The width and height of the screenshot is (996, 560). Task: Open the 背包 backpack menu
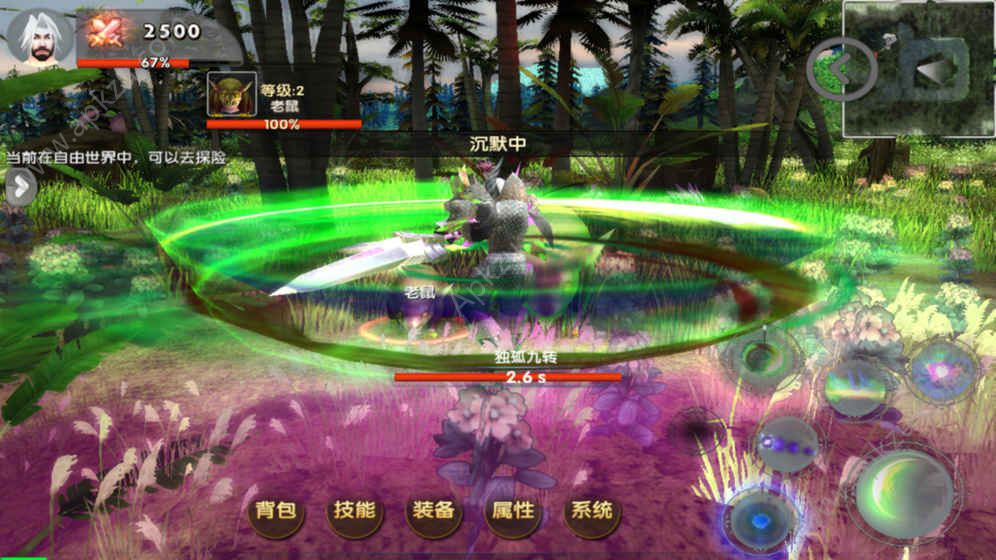(x=276, y=512)
